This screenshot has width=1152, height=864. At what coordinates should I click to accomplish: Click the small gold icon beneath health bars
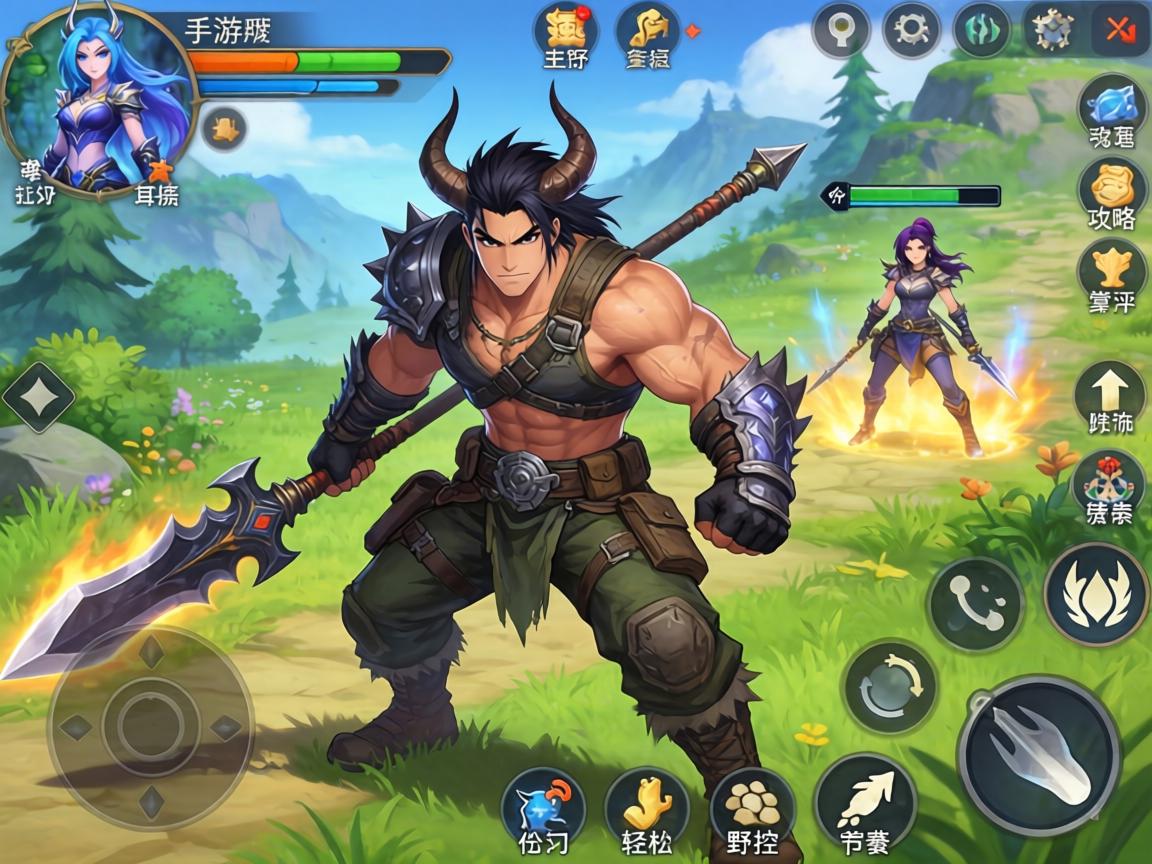point(224,128)
